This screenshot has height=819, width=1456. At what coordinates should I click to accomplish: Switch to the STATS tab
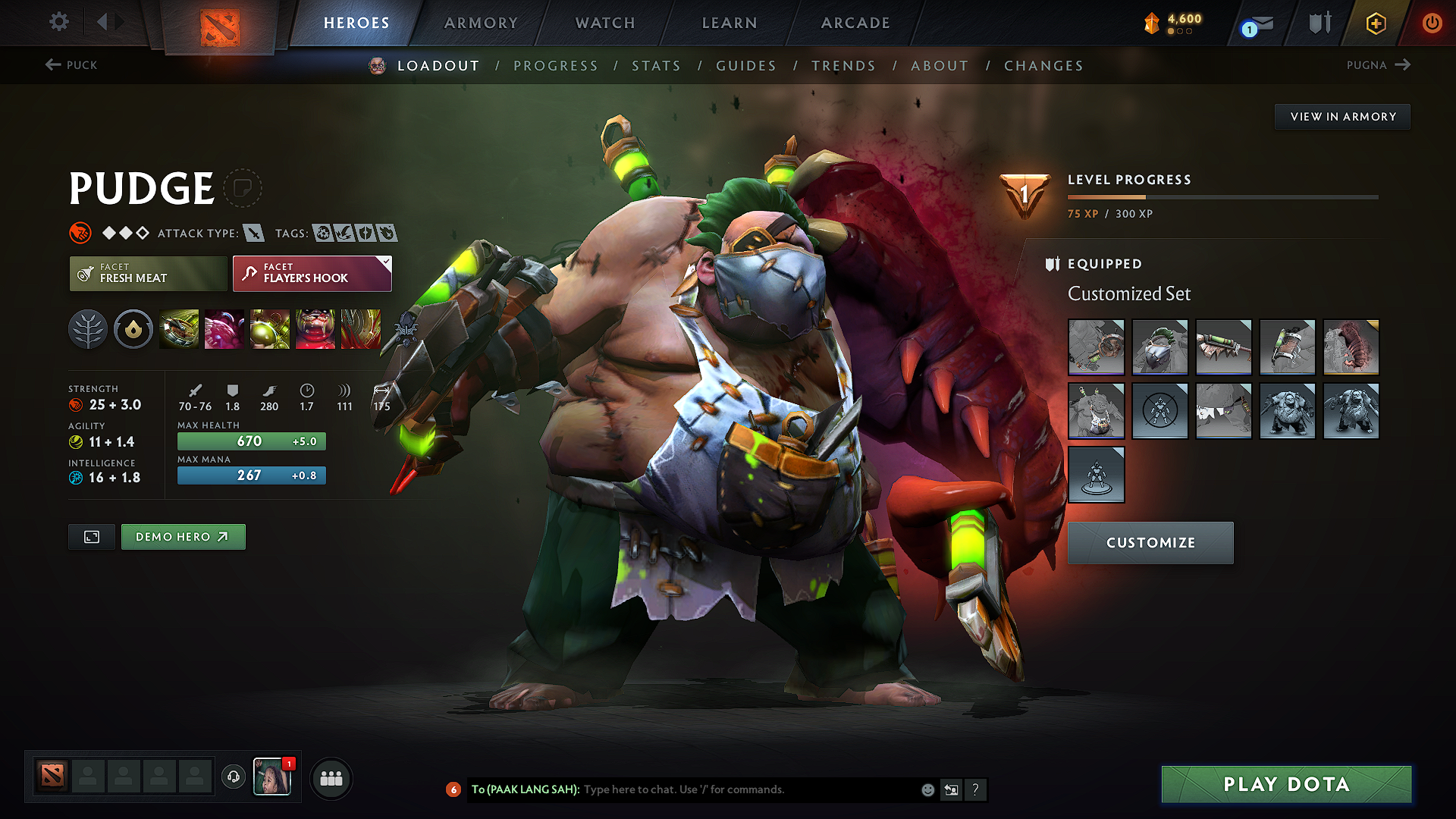pyautogui.click(x=657, y=66)
